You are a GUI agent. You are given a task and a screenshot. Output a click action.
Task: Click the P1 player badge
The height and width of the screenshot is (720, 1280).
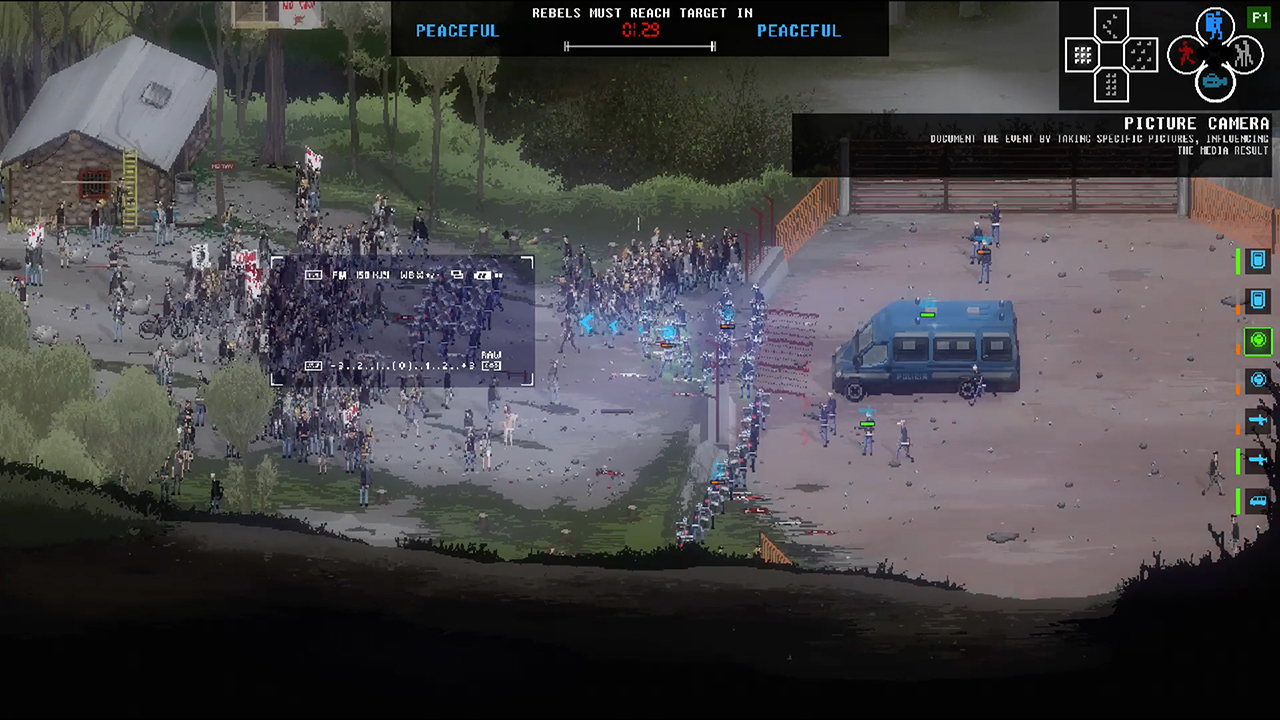[1260, 16]
